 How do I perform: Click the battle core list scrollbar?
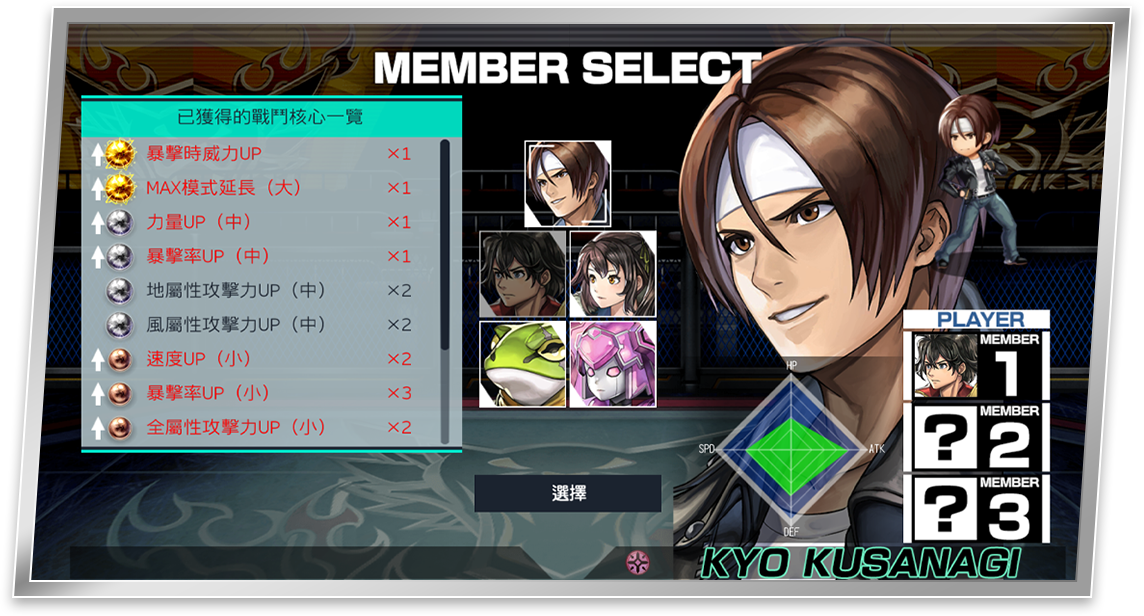point(445,245)
